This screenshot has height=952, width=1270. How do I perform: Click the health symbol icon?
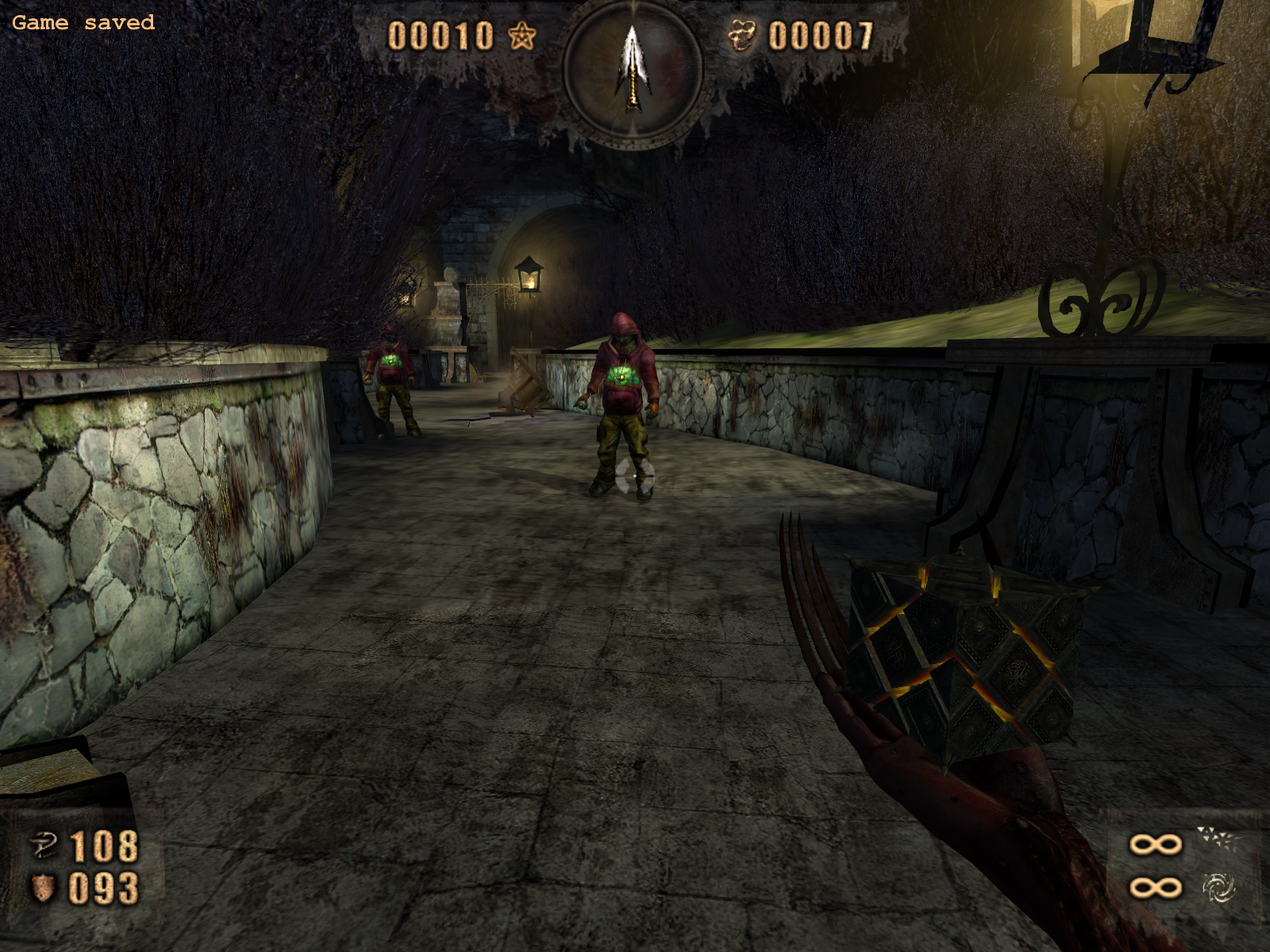pyautogui.click(x=44, y=846)
